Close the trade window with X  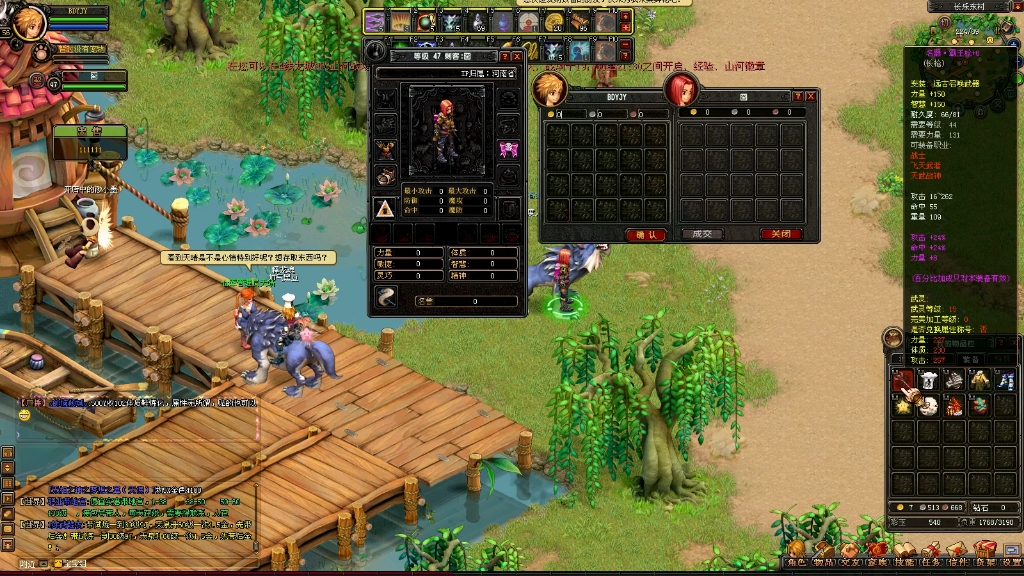pyautogui.click(x=811, y=96)
